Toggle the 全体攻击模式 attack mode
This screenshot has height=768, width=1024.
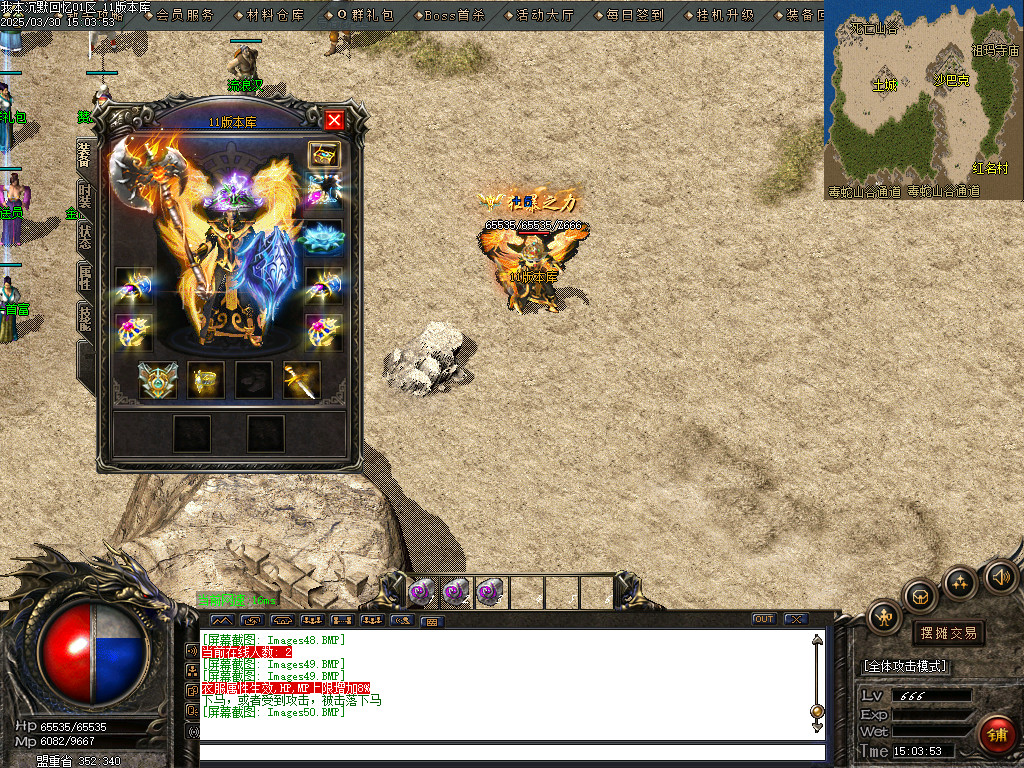pyautogui.click(x=905, y=666)
